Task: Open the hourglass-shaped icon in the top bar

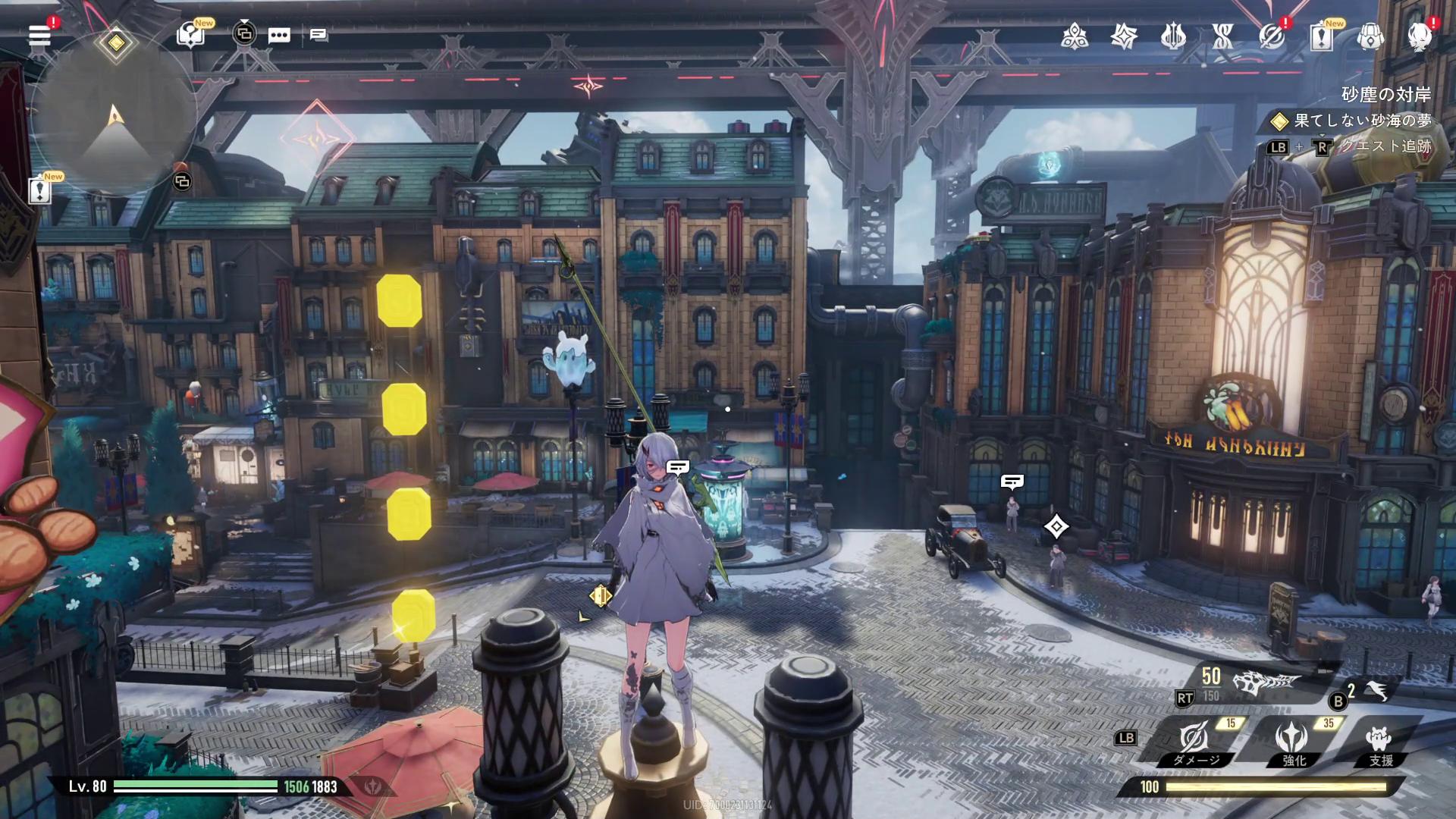Action: coord(1222,36)
